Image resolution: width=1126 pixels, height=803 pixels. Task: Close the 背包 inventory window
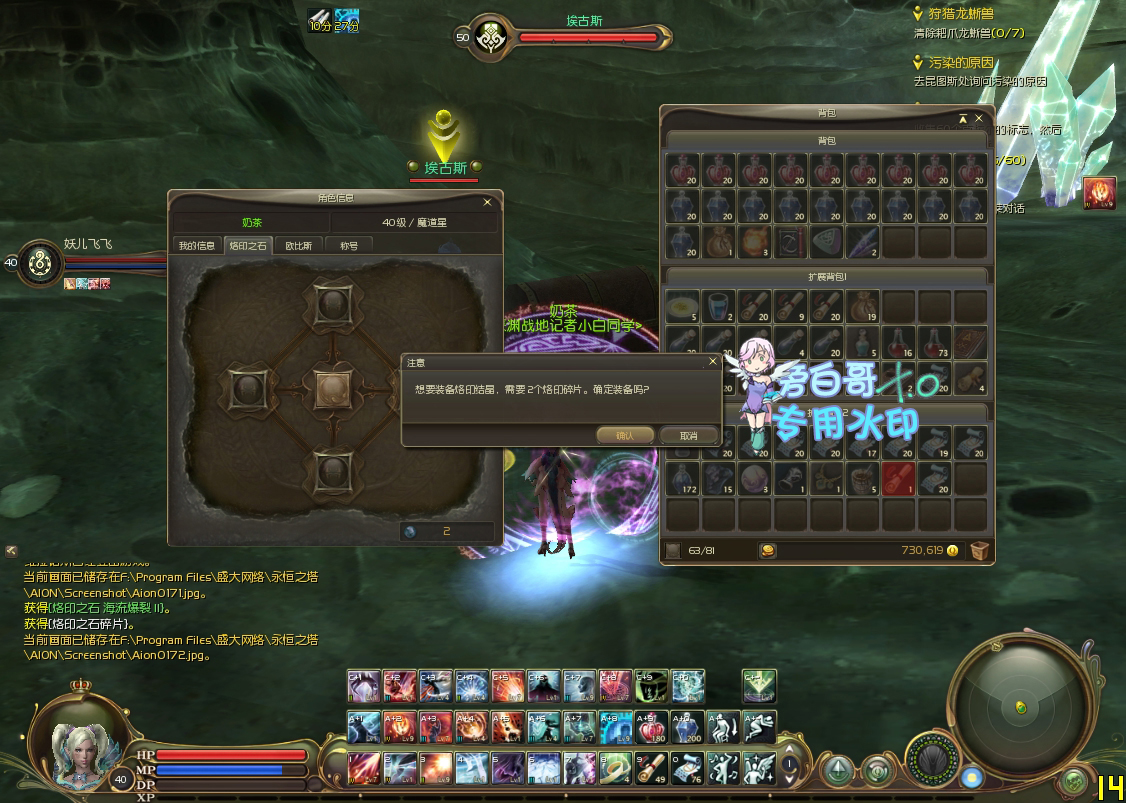[979, 118]
